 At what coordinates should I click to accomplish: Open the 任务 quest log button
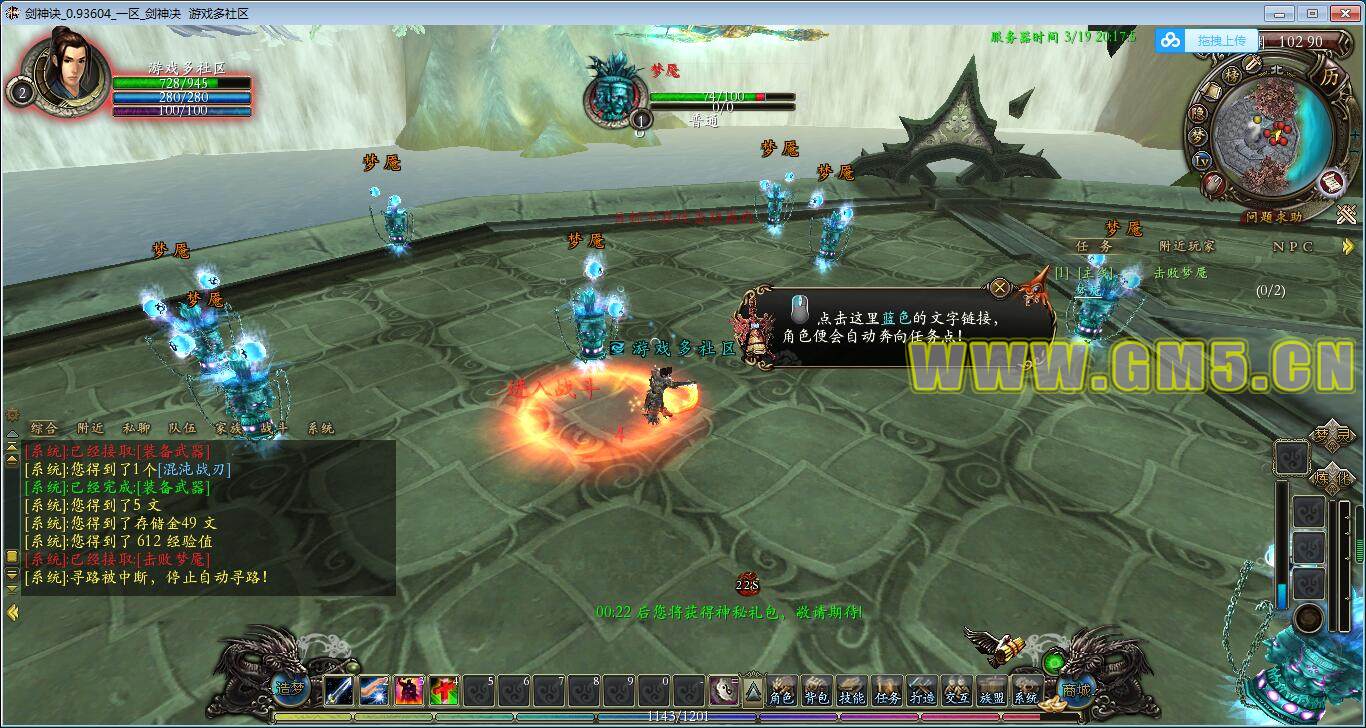pyautogui.click(x=887, y=692)
